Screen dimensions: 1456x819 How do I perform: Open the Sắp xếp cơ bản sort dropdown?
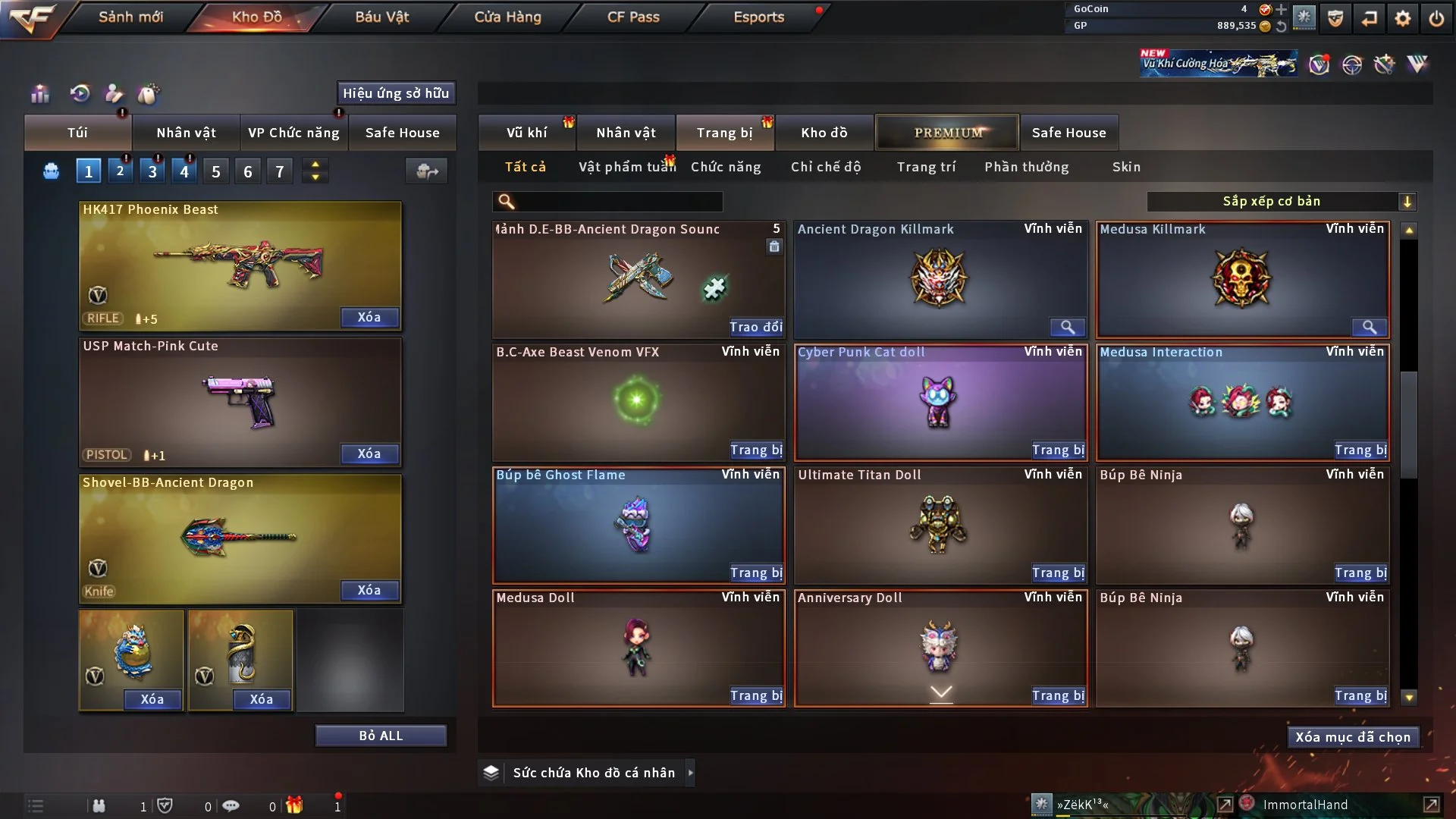click(1280, 202)
